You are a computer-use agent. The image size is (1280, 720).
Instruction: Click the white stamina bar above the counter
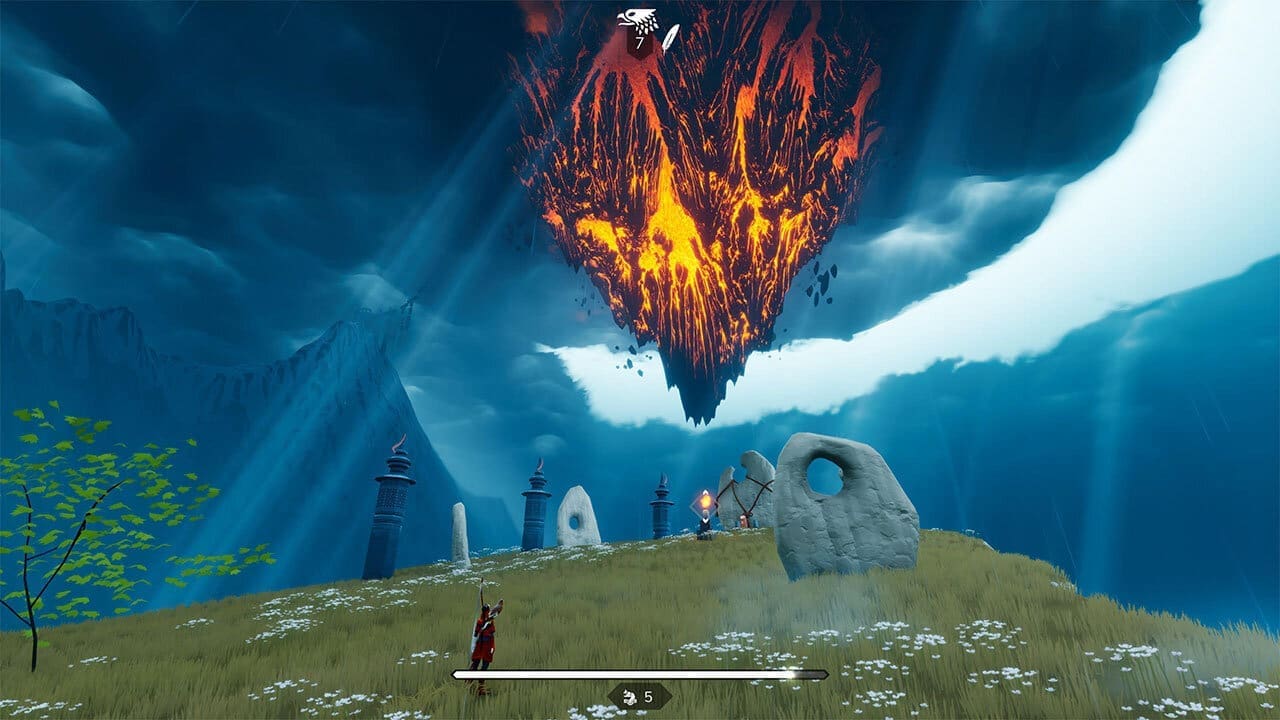click(640, 675)
